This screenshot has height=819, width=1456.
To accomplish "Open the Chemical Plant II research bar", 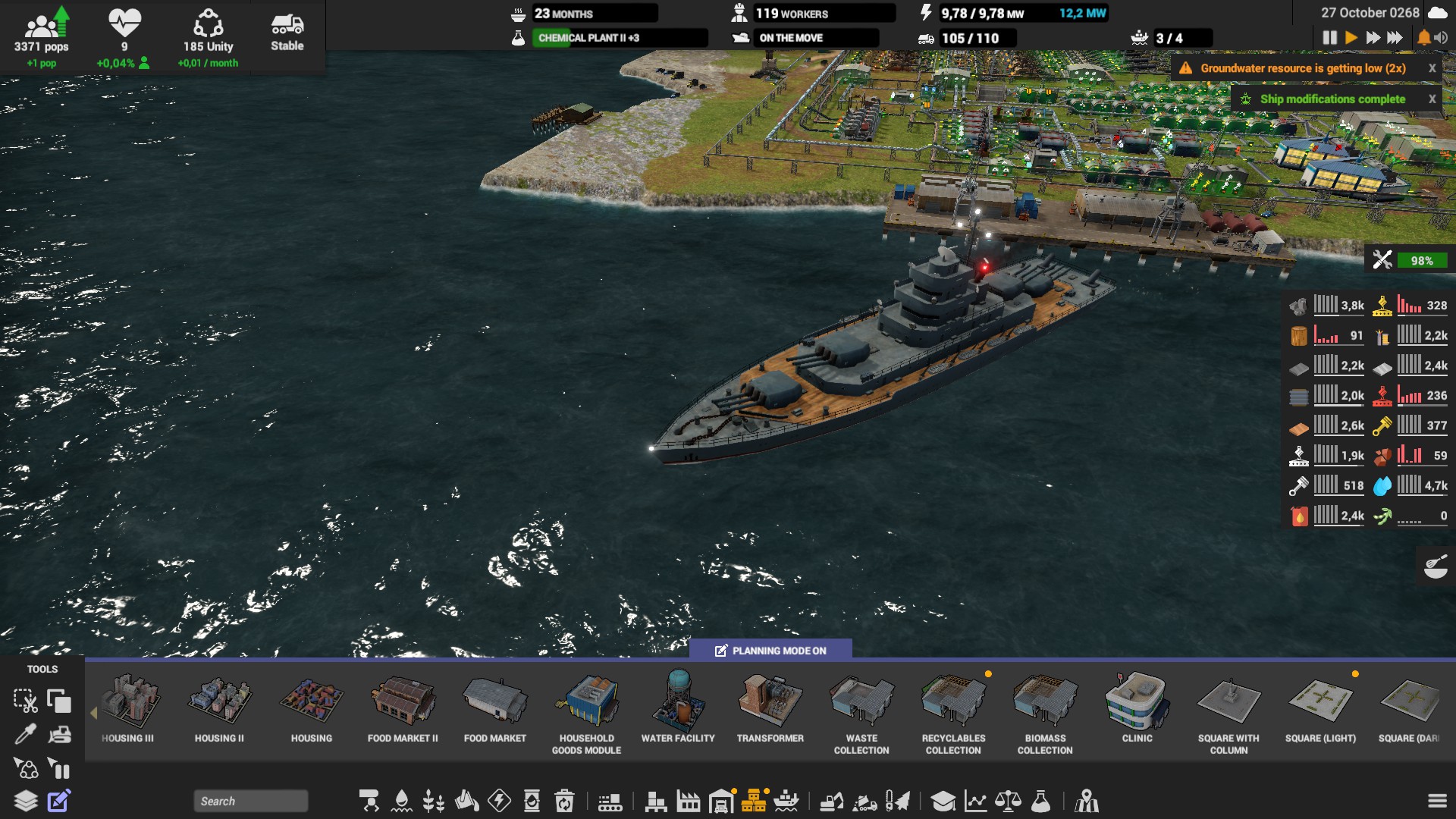I will [x=620, y=38].
